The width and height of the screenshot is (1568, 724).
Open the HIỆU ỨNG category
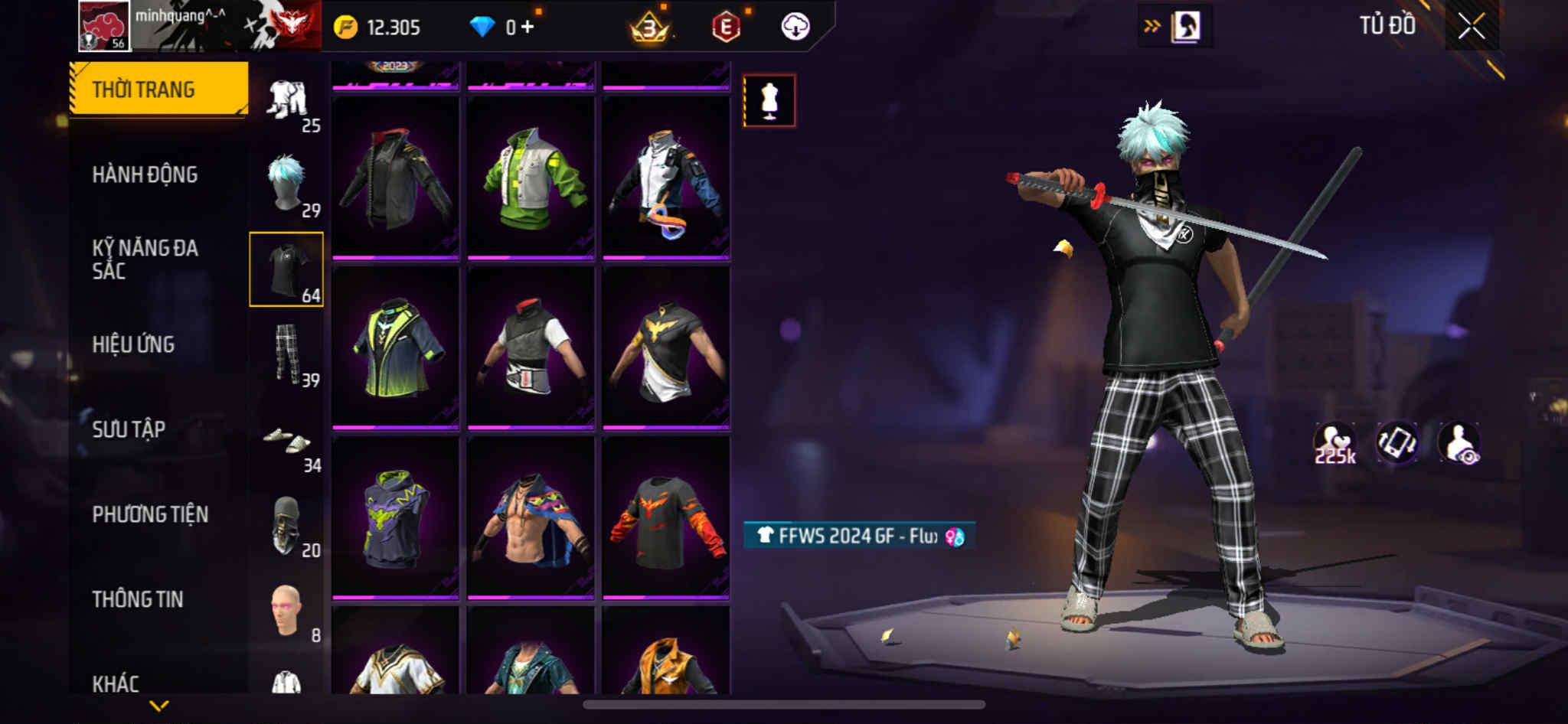[133, 344]
